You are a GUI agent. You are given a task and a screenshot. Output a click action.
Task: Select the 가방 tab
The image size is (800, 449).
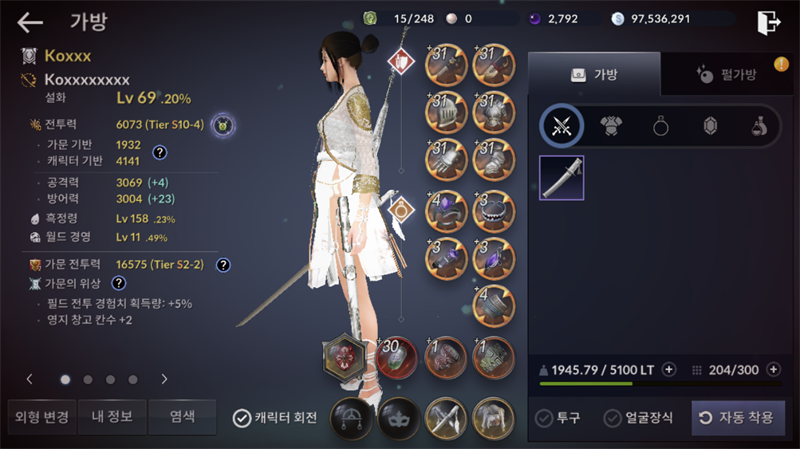pos(594,74)
